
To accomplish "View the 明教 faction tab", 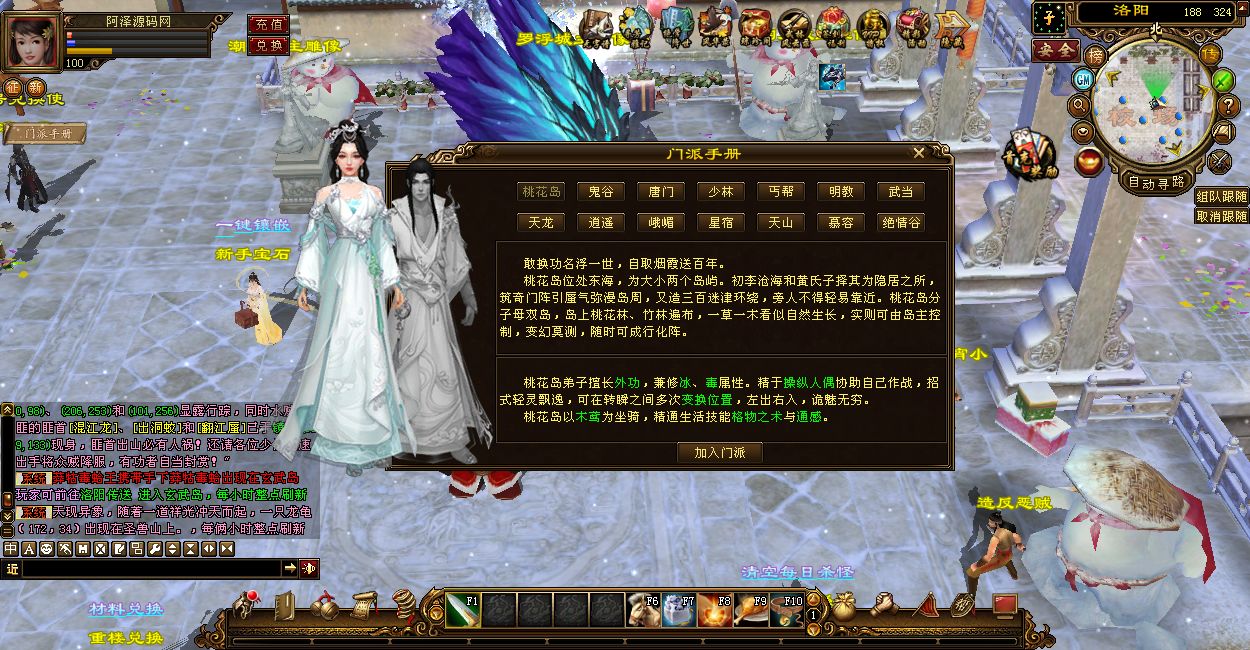I will (840, 192).
